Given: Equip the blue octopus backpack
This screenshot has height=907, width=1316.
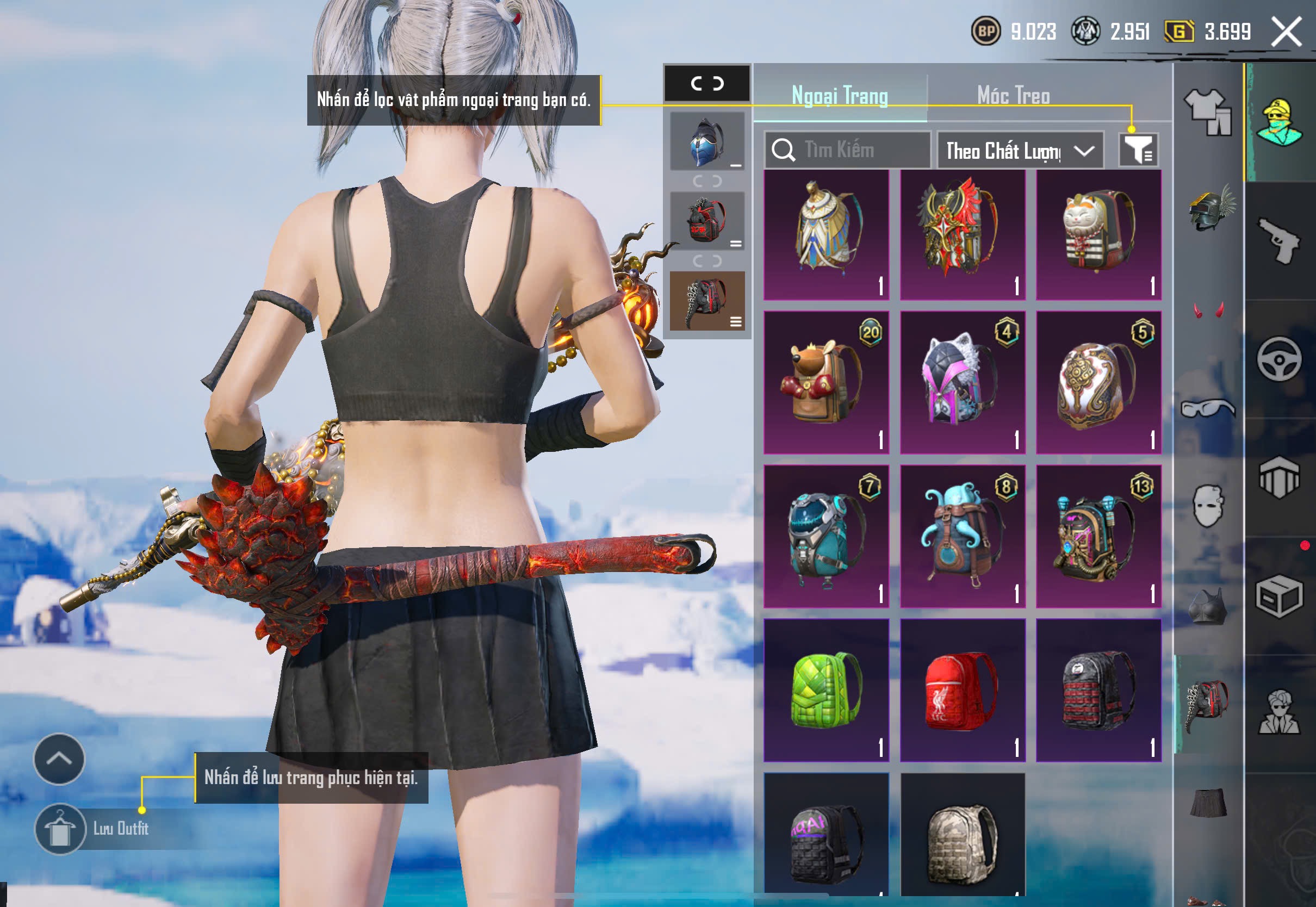Looking at the screenshot, I should (x=963, y=536).
